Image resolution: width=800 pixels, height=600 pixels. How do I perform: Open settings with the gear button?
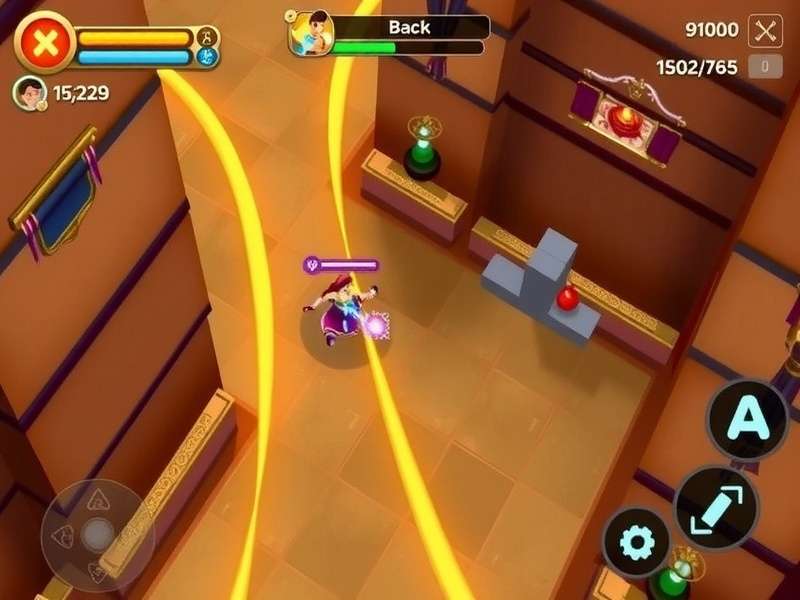637,544
